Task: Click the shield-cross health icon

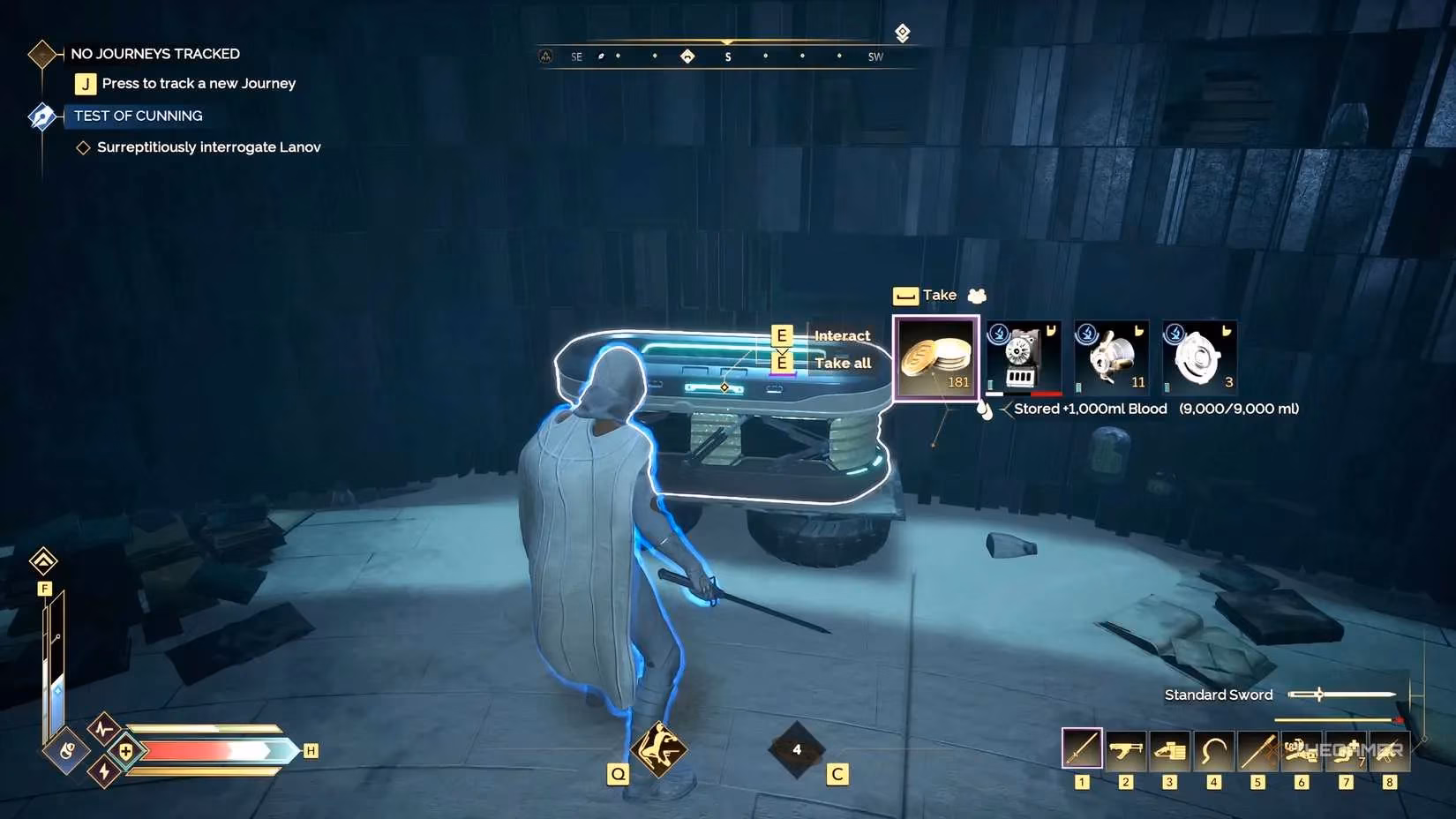Action: pyautogui.click(x=126, y=751)
